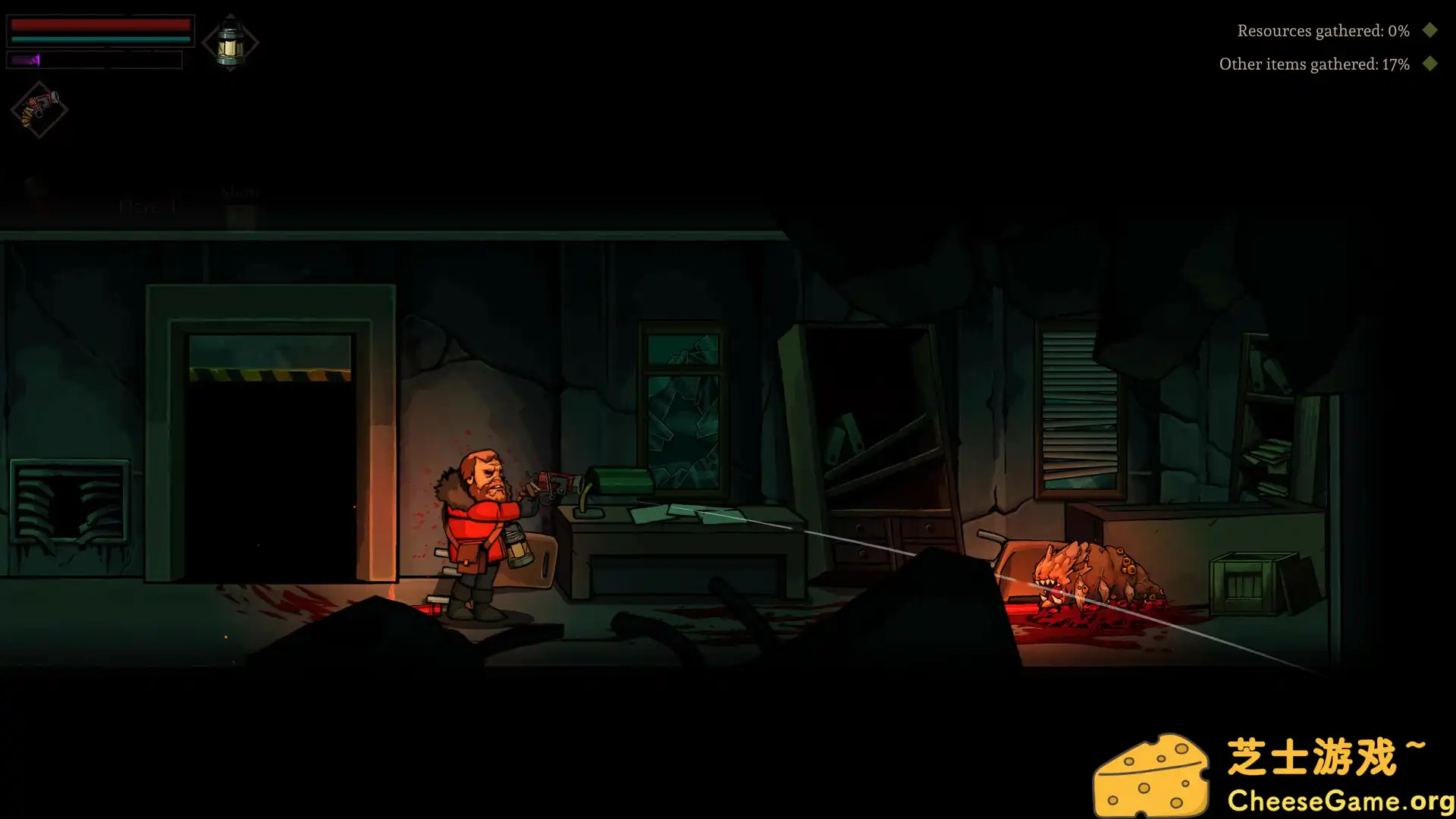Click the diamond beside Resources gathered

click(x=1430, y=31)
